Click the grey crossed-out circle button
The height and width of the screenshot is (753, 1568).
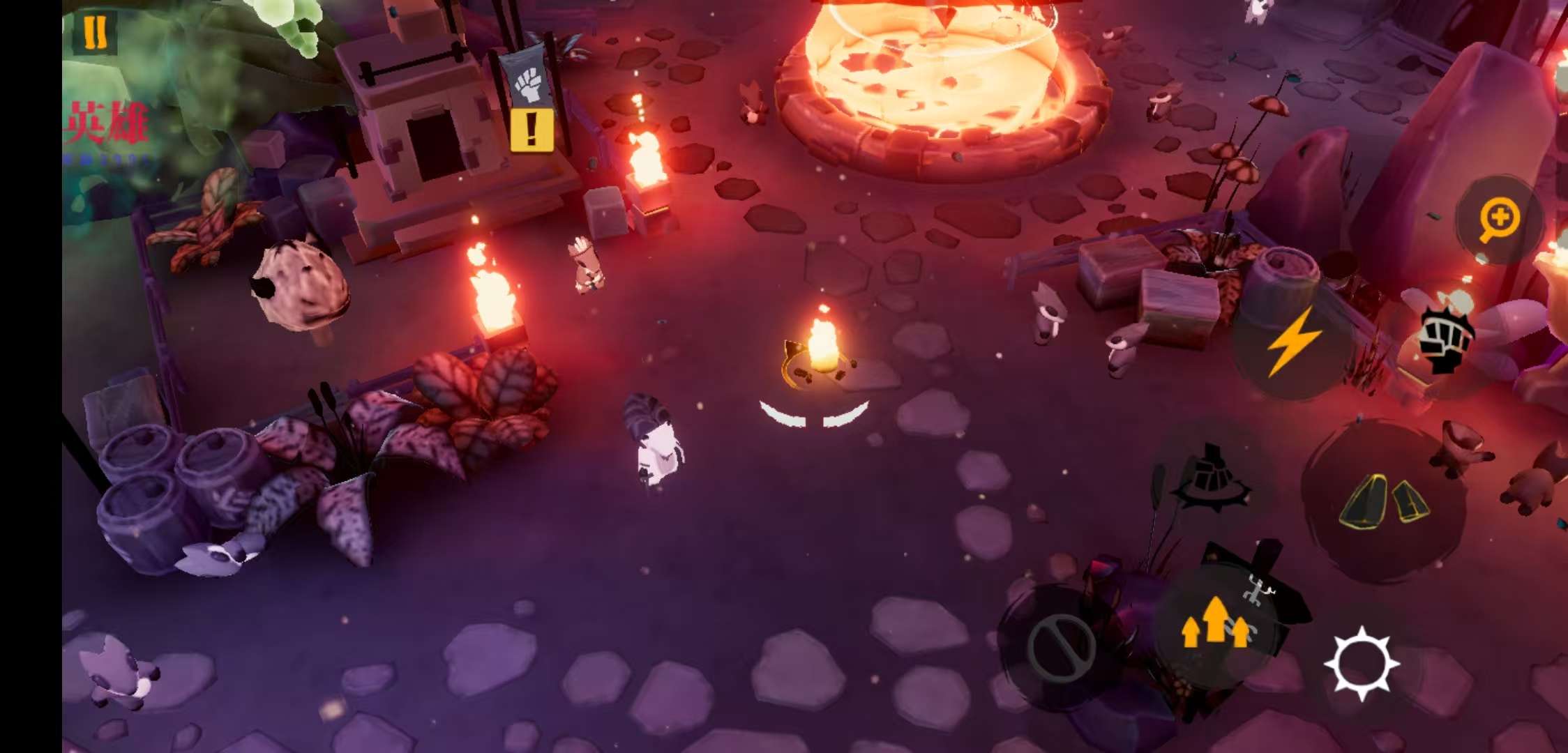1061,646
